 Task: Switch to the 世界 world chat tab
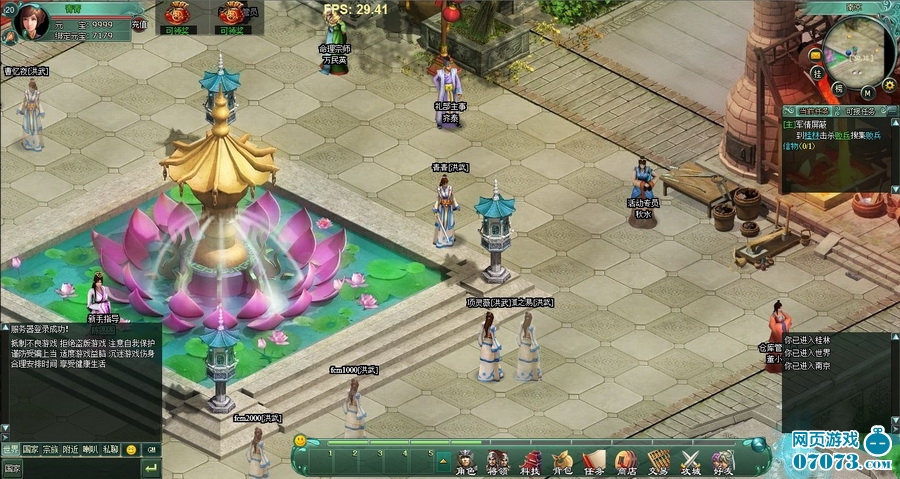pos(10,450)
